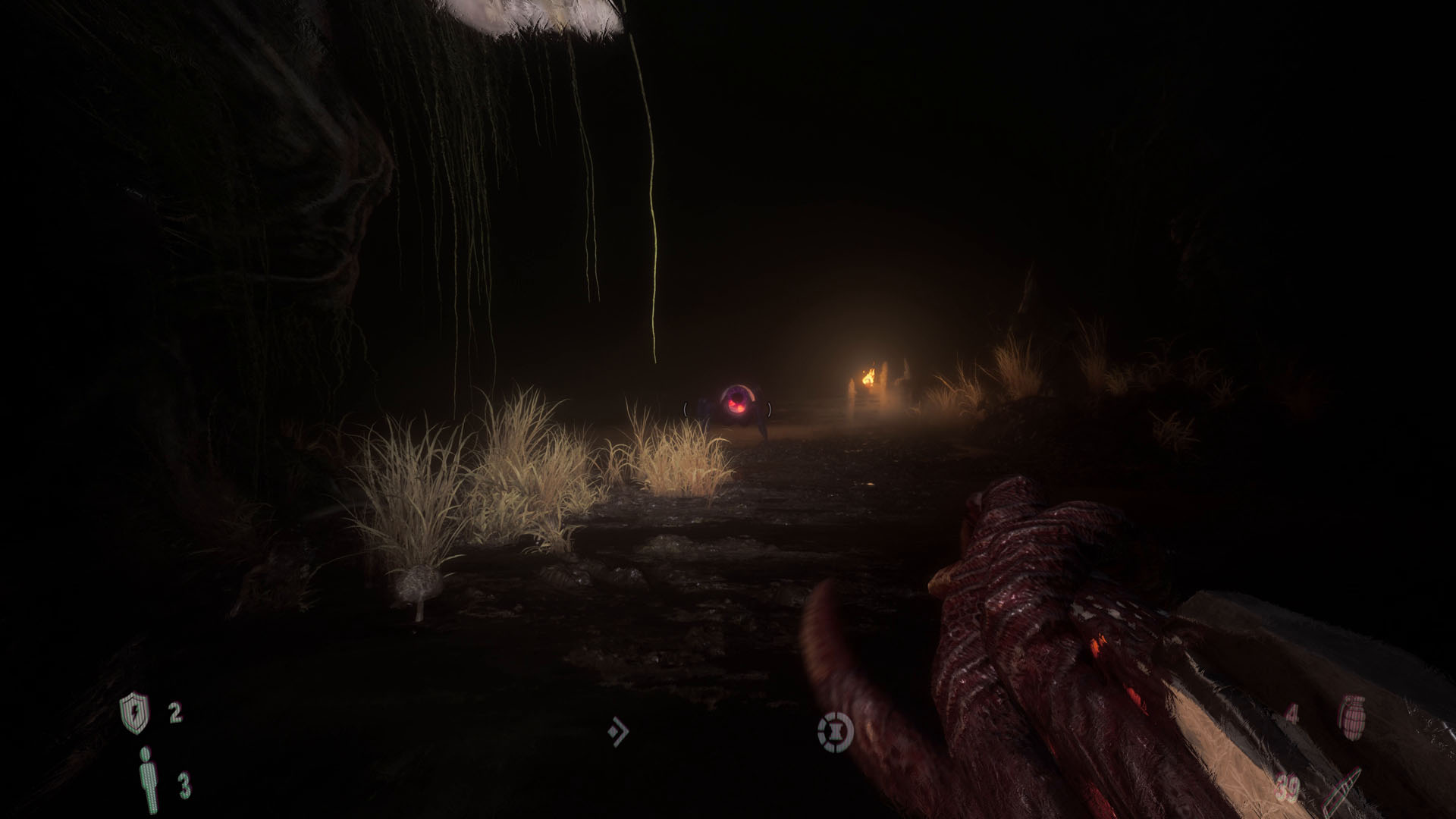Screen dimensions: 1456x819
Task: Click the grenade count number 4
Action: (1291, 714)
